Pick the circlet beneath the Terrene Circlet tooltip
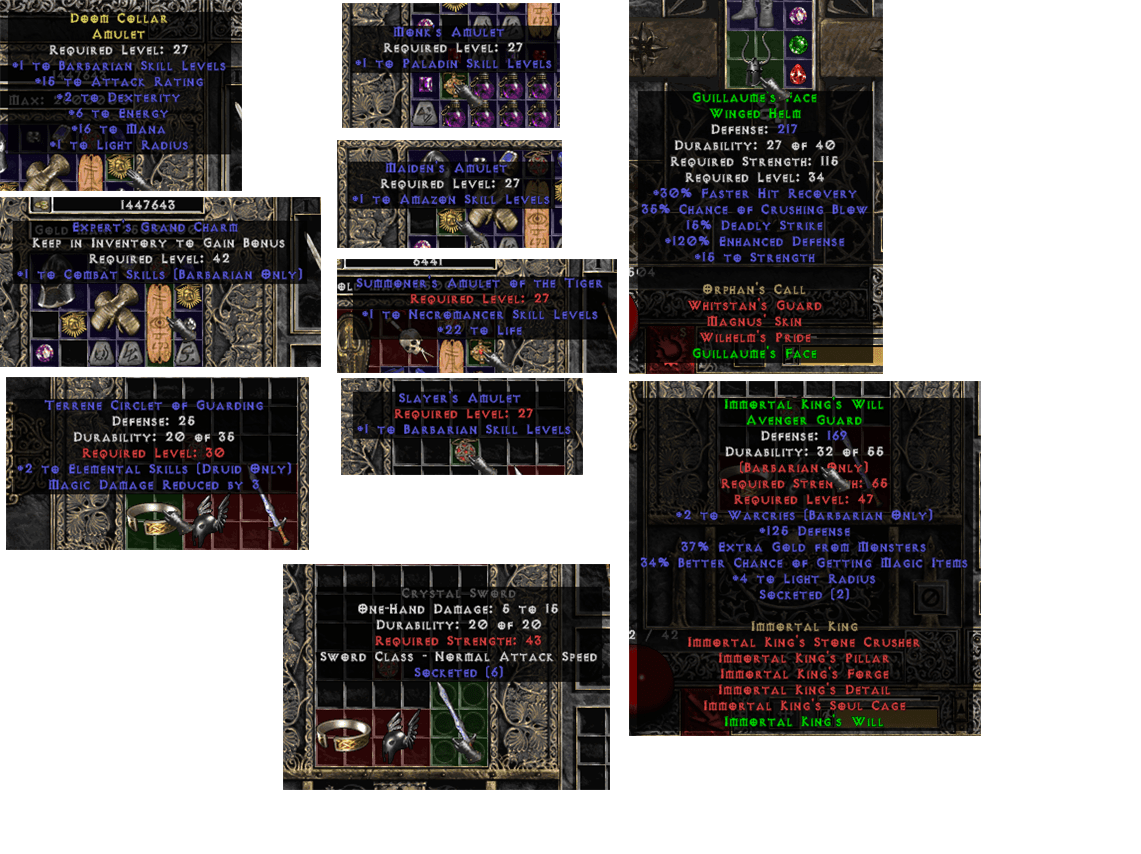This screenshot has width=1141, height=854. tap(153, 518)
